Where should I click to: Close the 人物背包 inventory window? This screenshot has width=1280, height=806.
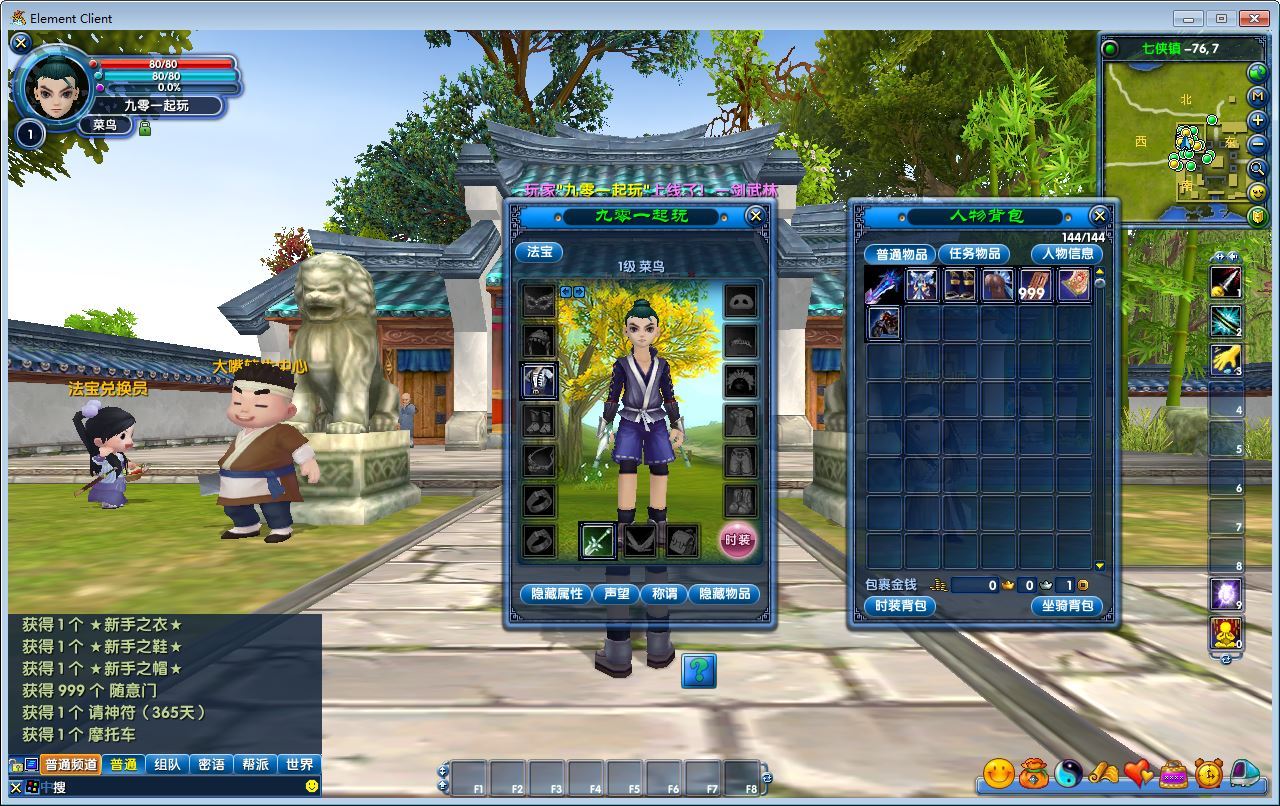coord(1099,215)
